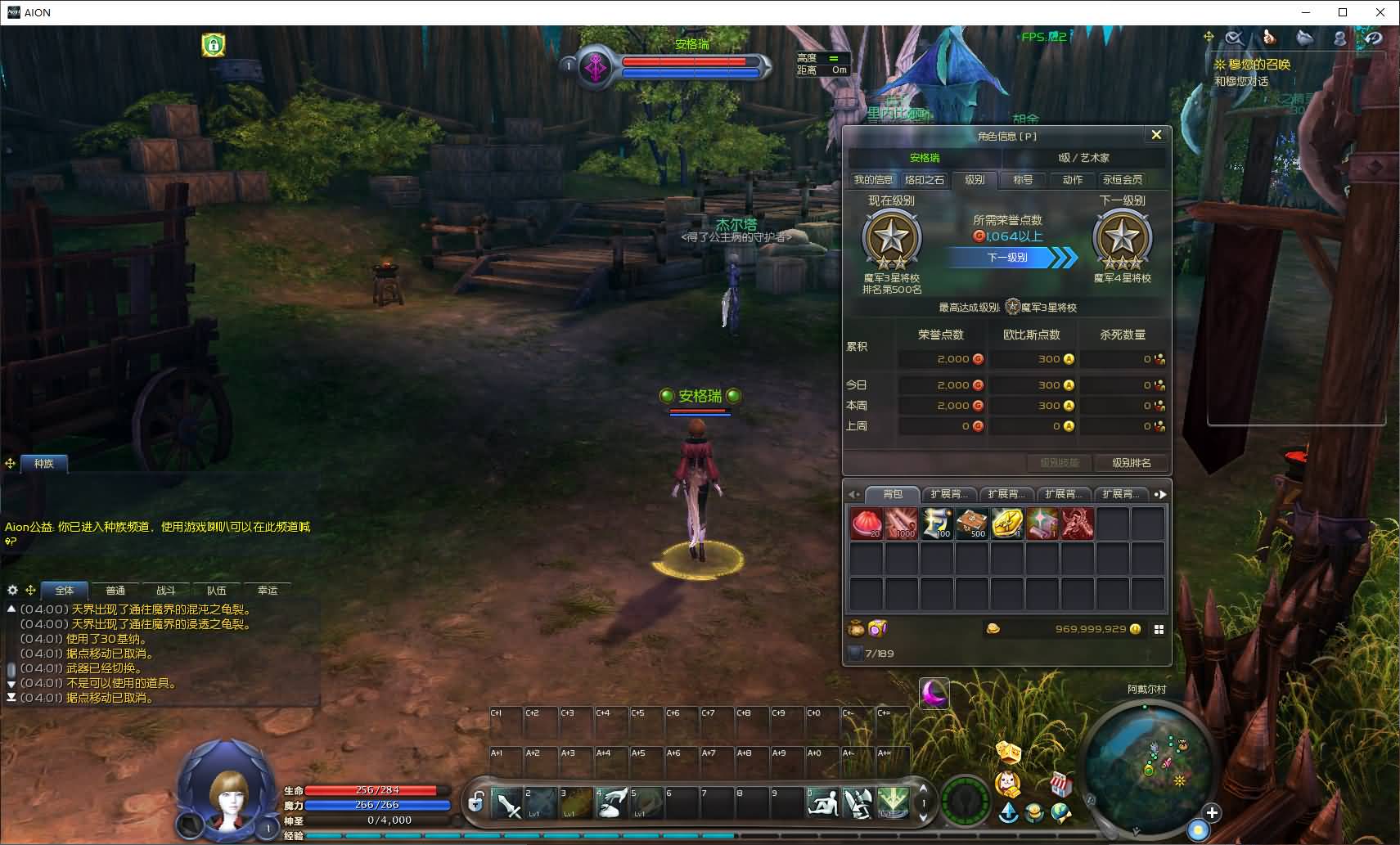Screen dimensions: 1400x845
Task: Switch chat to the 战斗 tab
Action: tap(165, 591)
